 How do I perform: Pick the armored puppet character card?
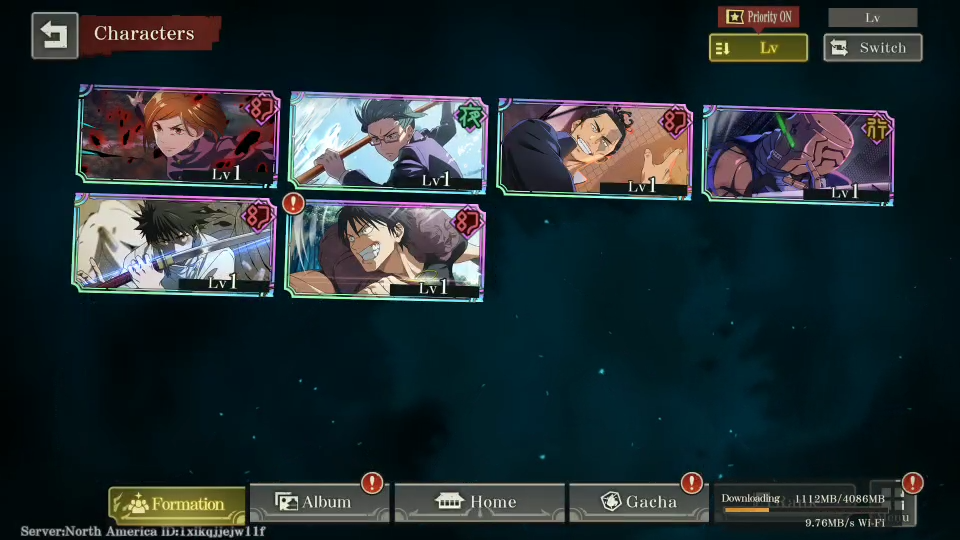(799, 153)
